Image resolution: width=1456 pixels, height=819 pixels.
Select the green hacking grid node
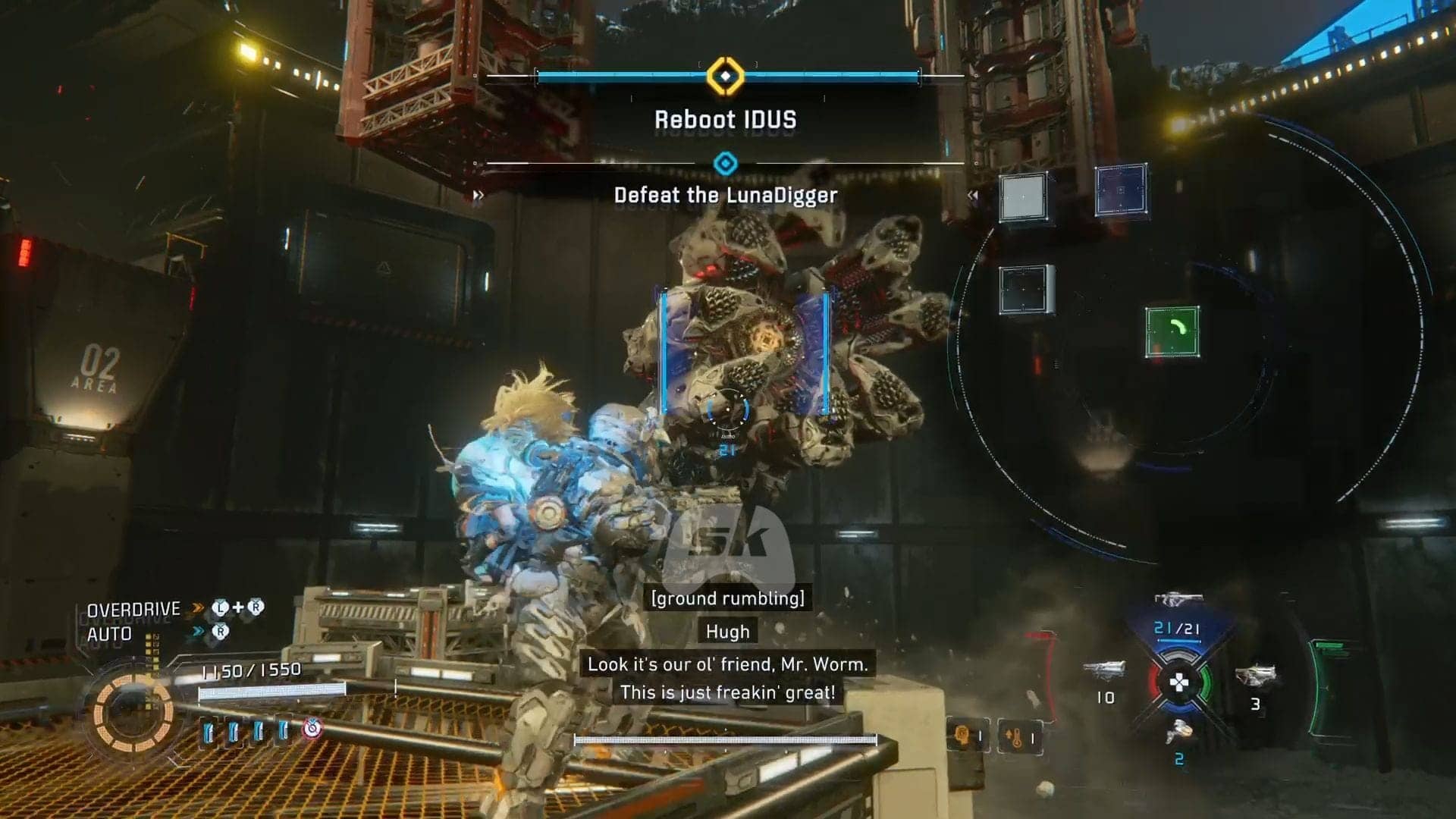coord(1172,332)
